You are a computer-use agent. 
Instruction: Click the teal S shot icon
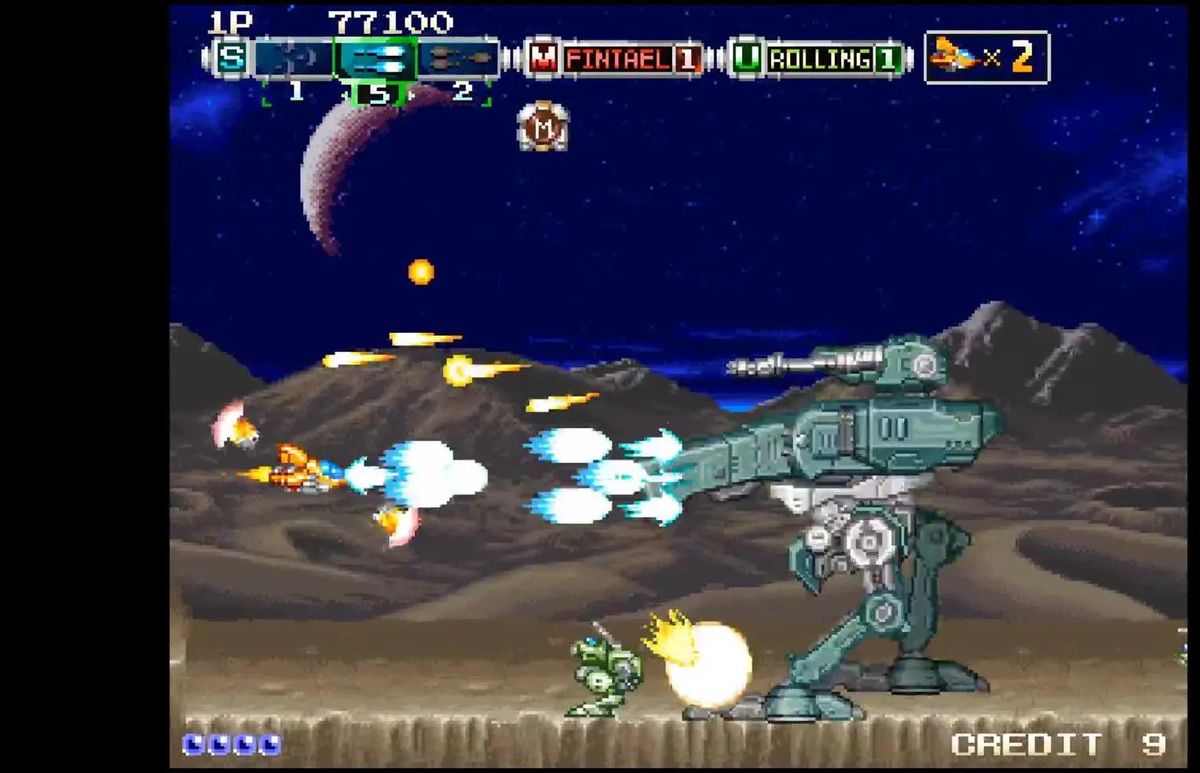click(231, 56)
